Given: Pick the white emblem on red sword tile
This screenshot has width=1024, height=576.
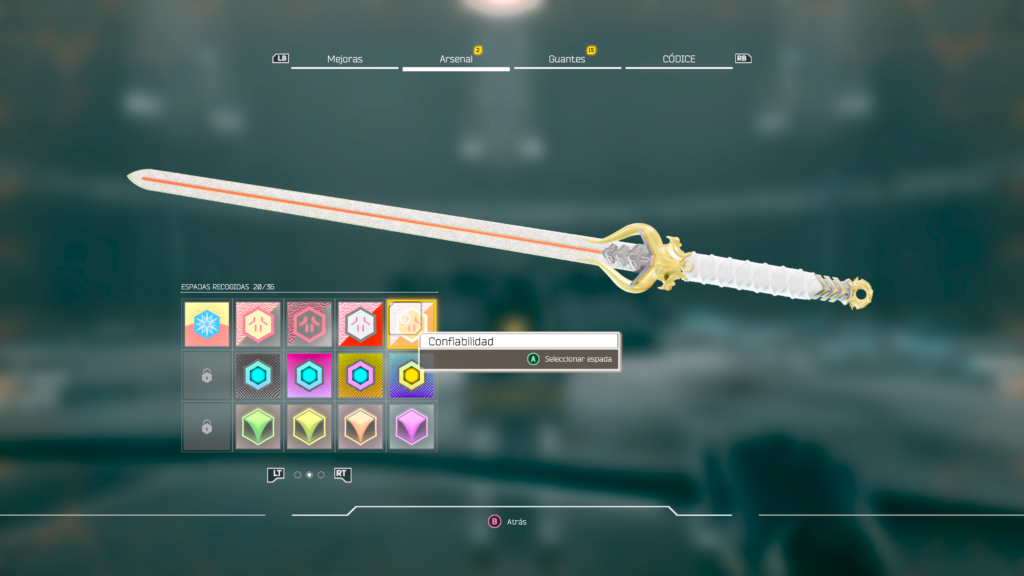Looking at the screenshot, I should [360, 324].
